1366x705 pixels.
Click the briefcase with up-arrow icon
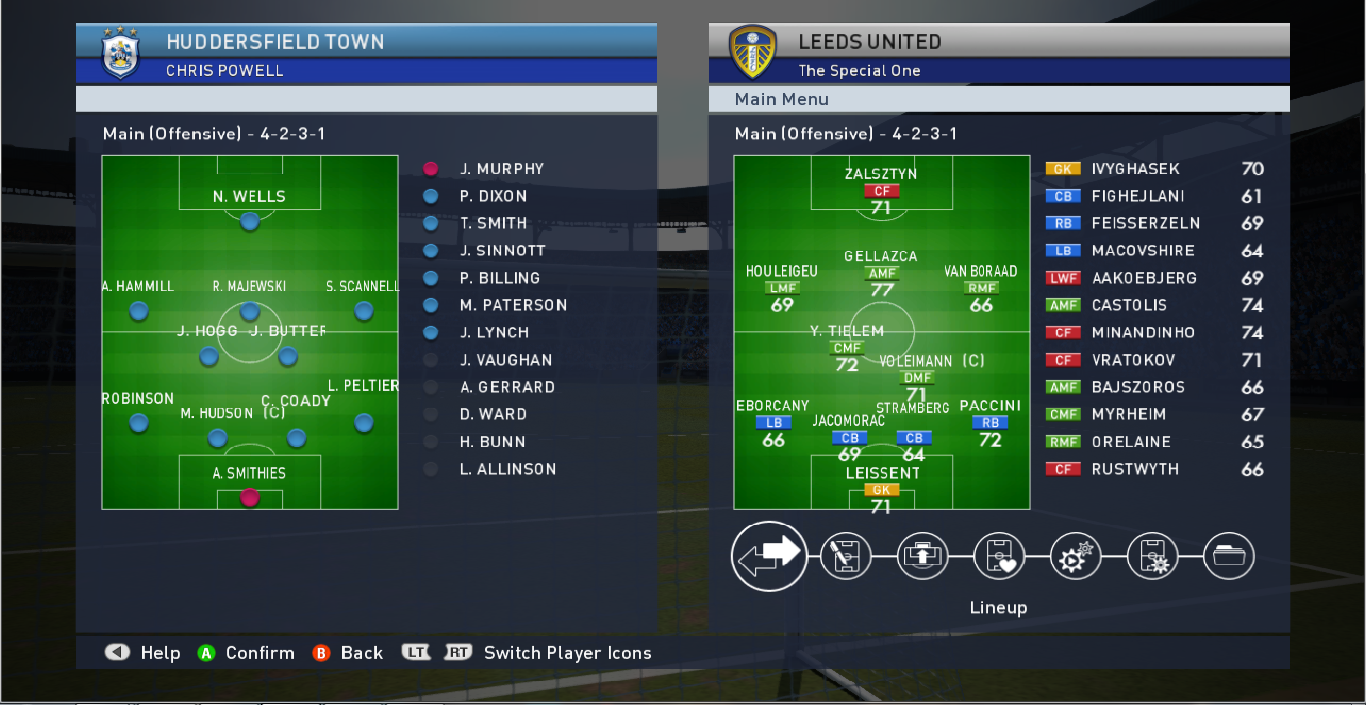[x=921, y=557]
